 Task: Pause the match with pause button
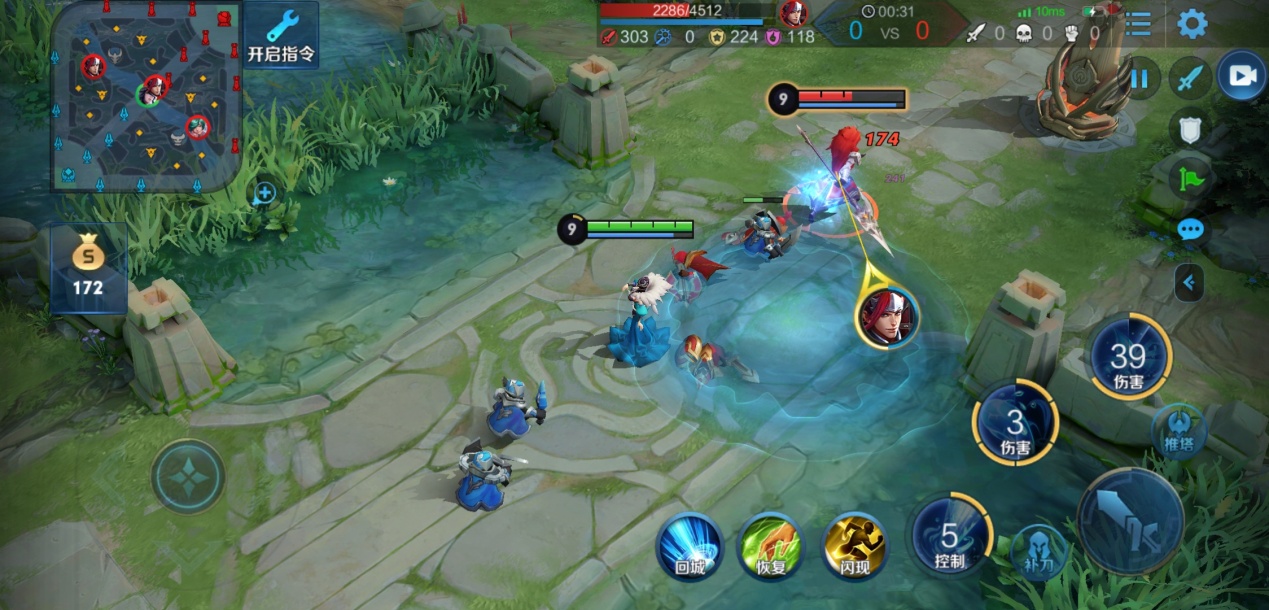pyautogui.click(x=1140, y=78)
